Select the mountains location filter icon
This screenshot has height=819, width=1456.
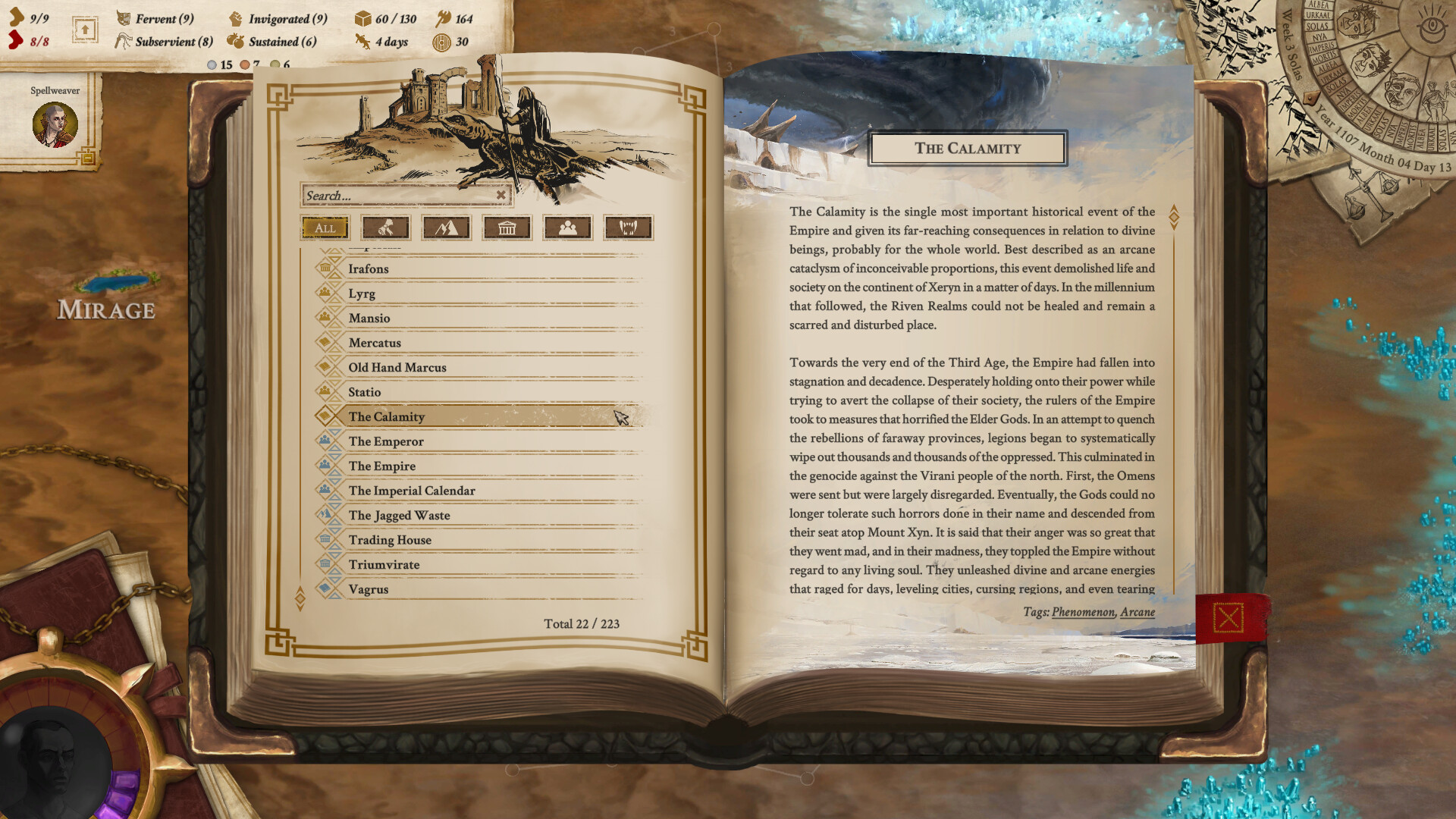pyautogui.click(x=446, y=227)
